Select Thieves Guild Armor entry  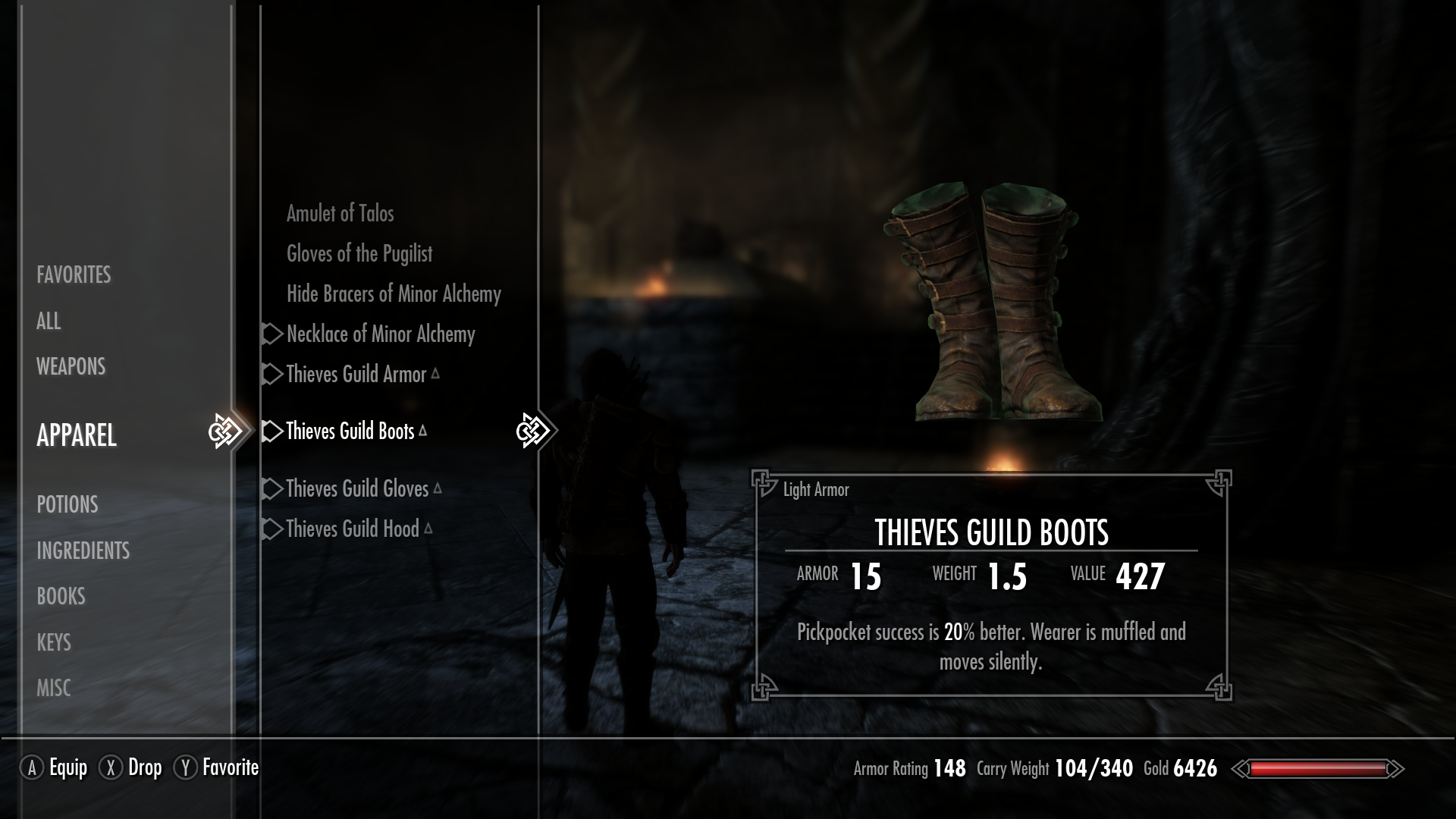[x=356, y=375]
